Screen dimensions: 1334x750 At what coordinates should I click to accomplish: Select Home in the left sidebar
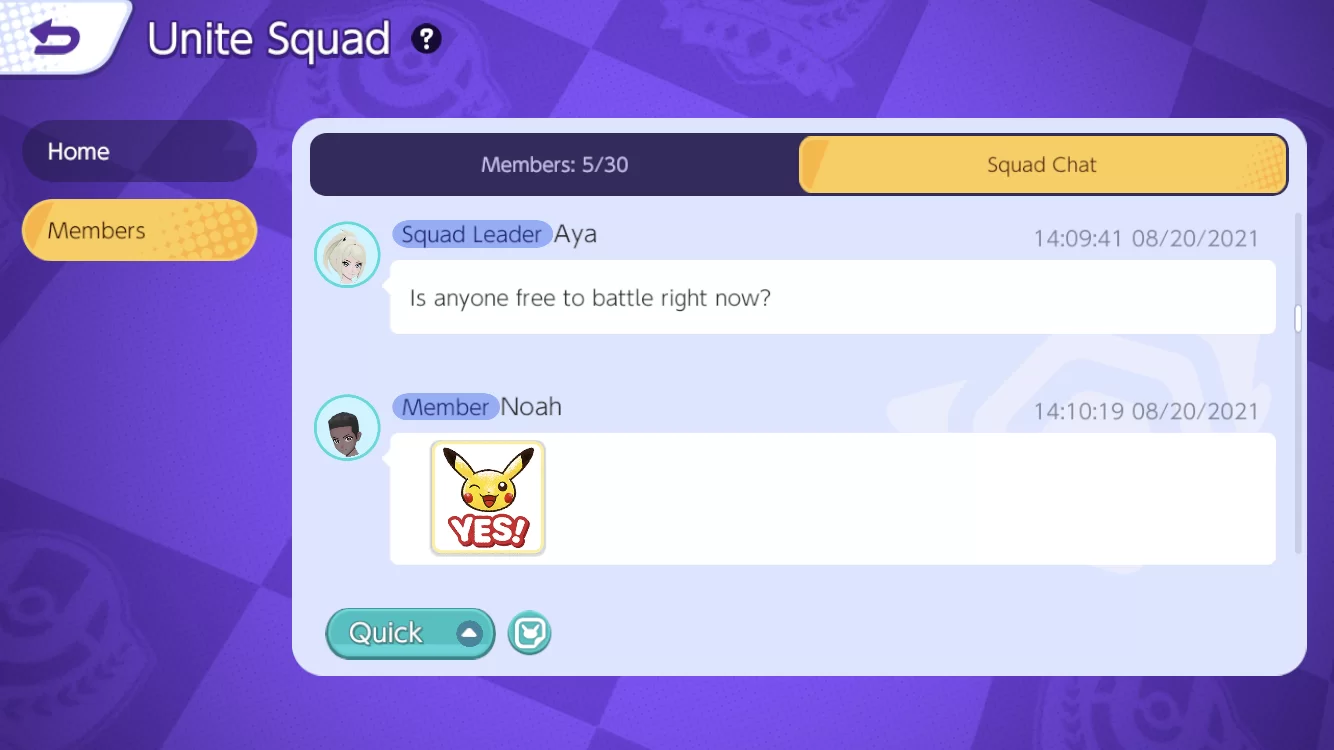pyautogui.click(x=139, y=151)
